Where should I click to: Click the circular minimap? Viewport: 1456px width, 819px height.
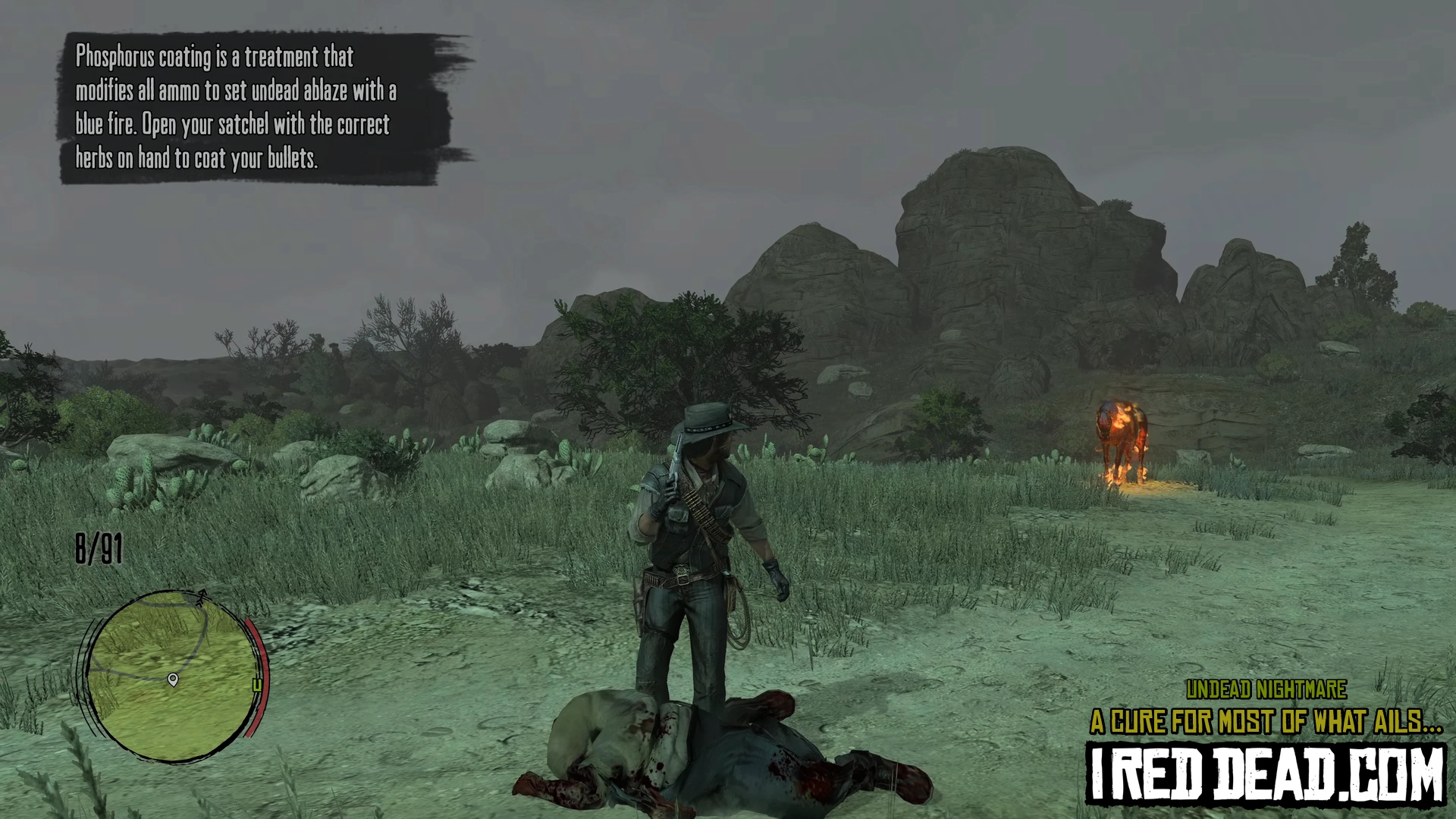[173, 675]
